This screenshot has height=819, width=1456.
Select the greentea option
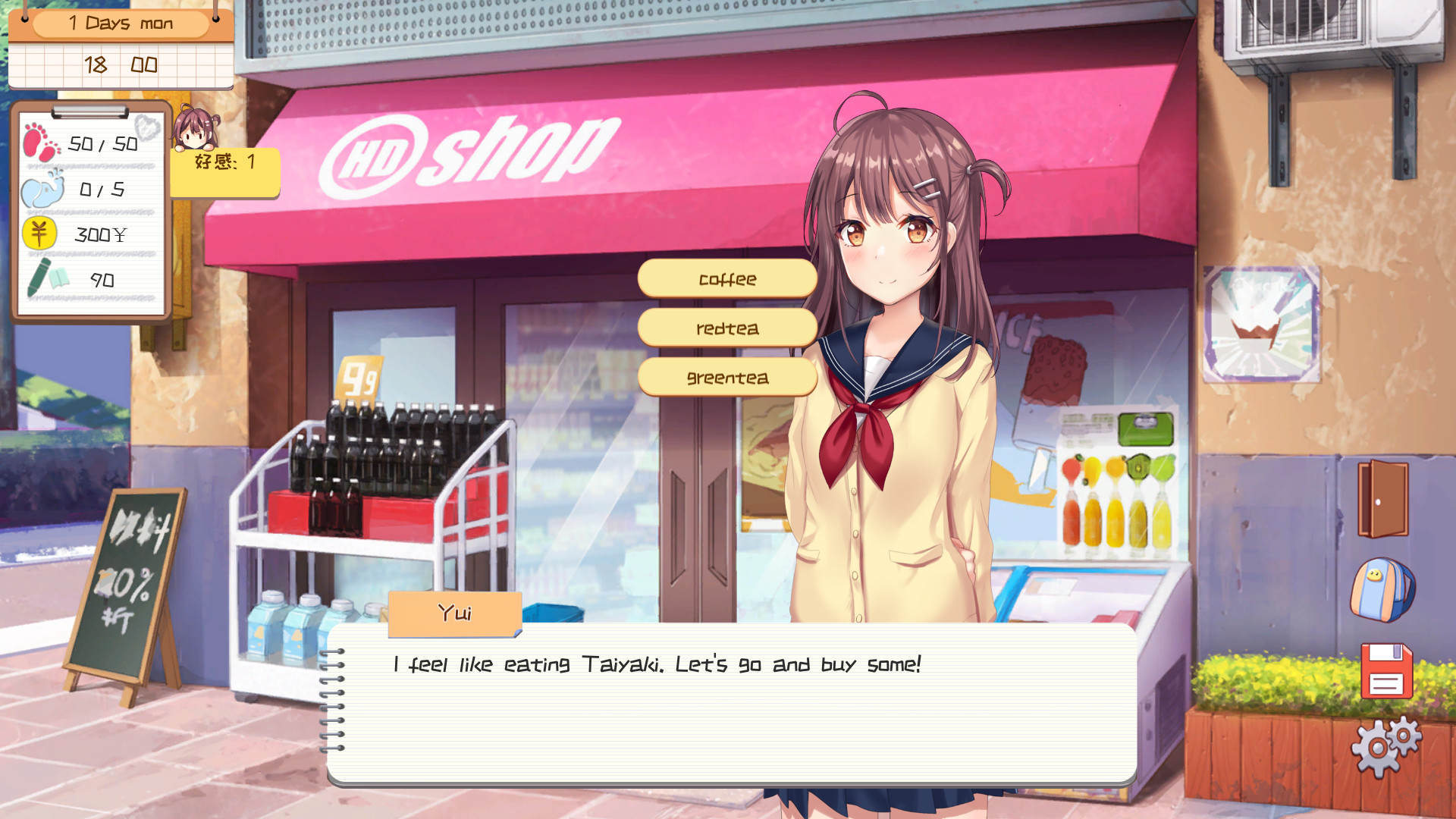[x=728, y=377]
